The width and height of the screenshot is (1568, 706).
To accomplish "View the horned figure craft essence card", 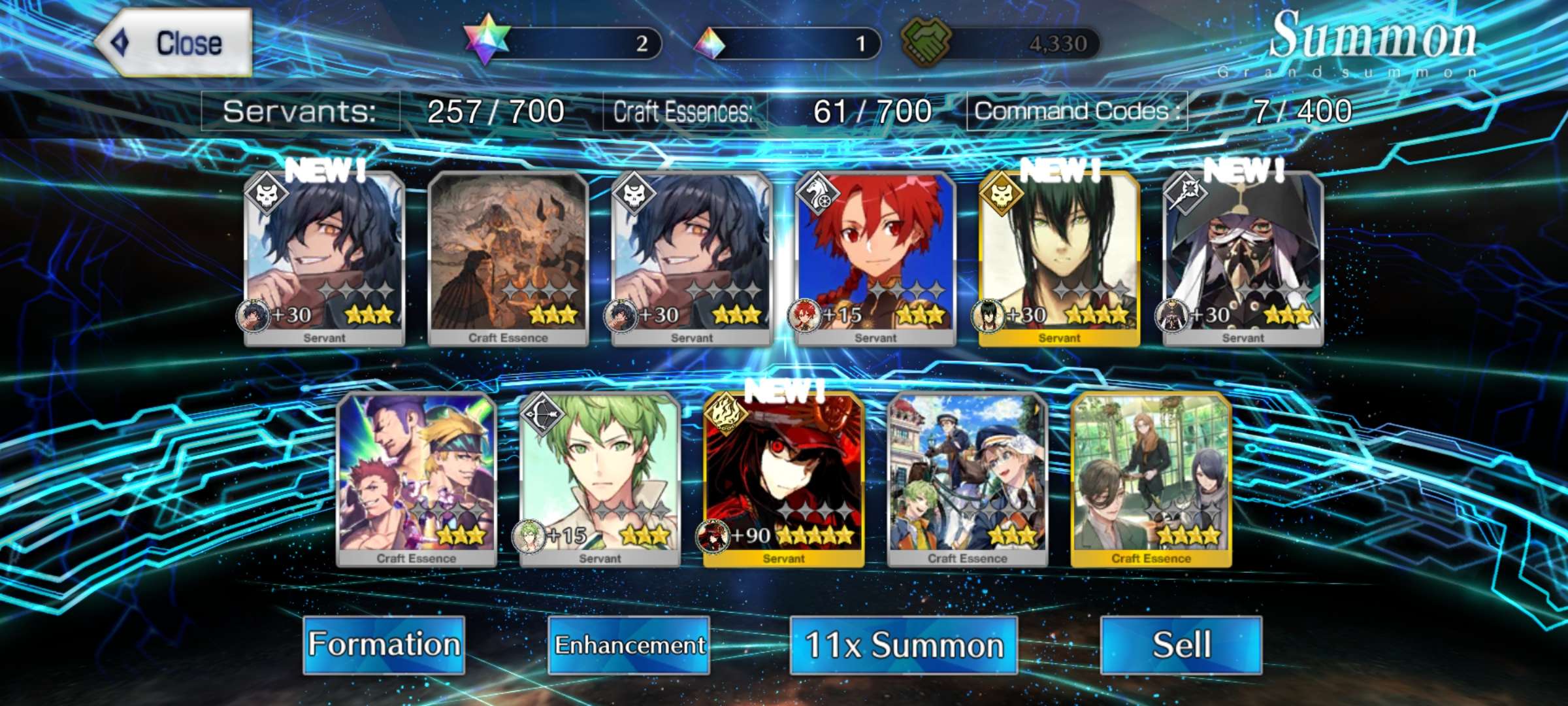I will tap(508, 258).
